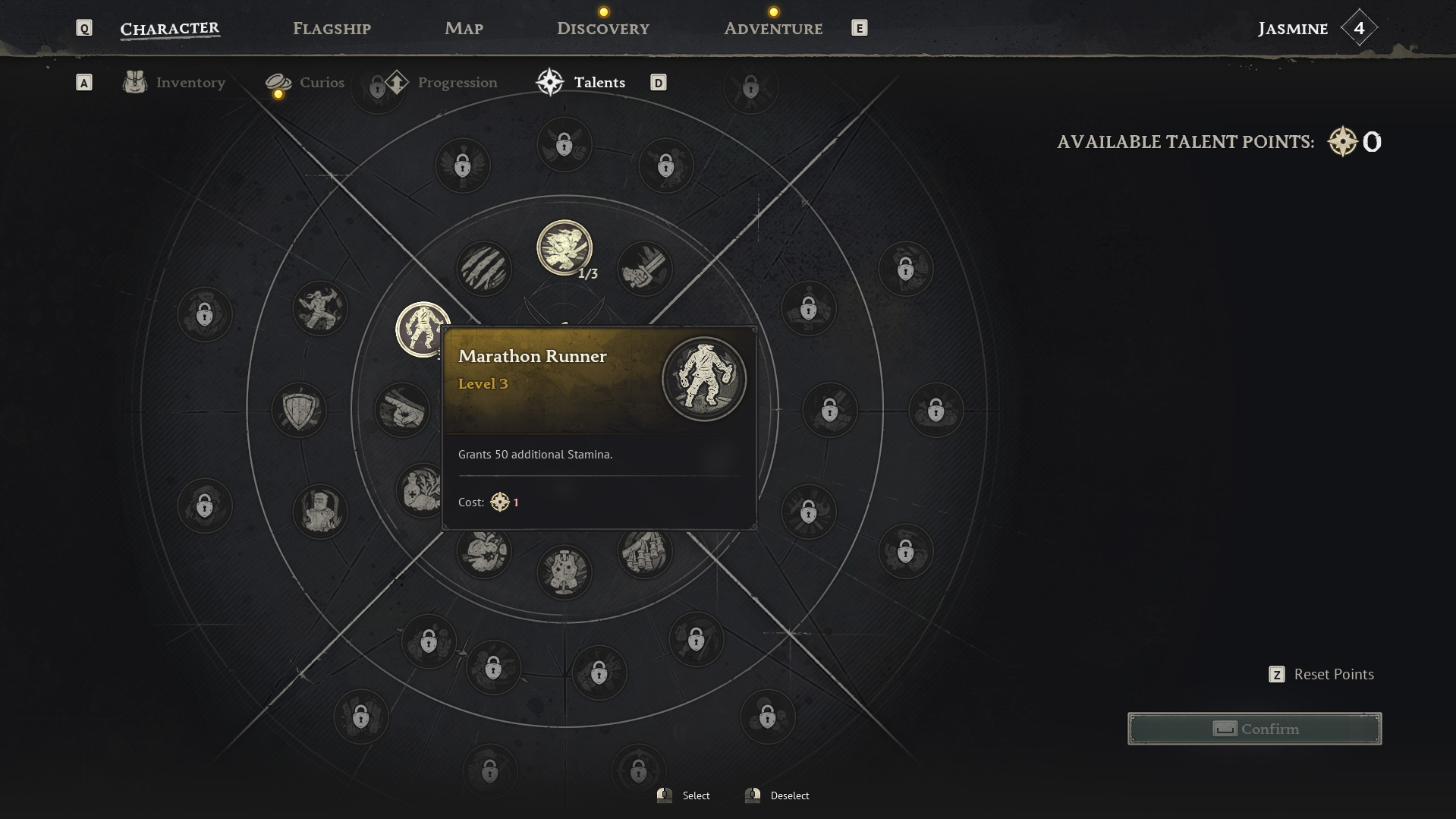
Task: Click the Confirm button
Action: coord(1254,728)
